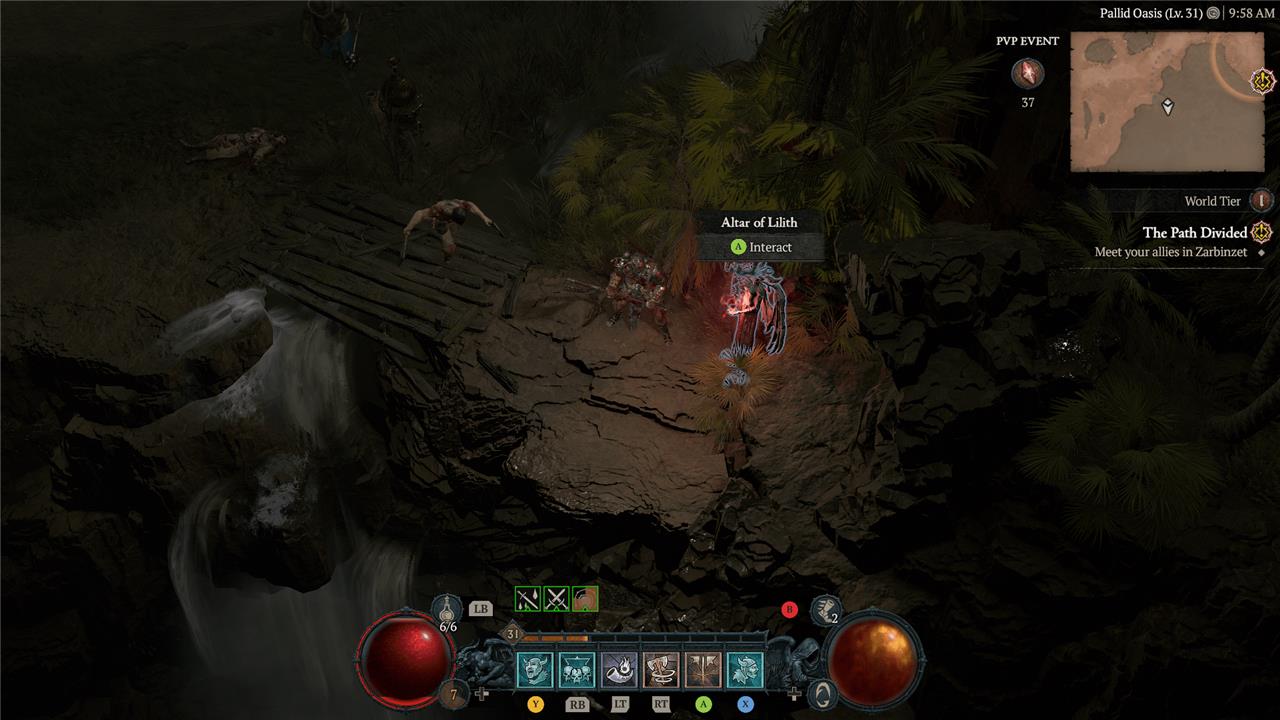Image resolution: width=1280 pixels, height=720 pixels.
Task: Activate the whirling axe skill
Action: (661, 670)
